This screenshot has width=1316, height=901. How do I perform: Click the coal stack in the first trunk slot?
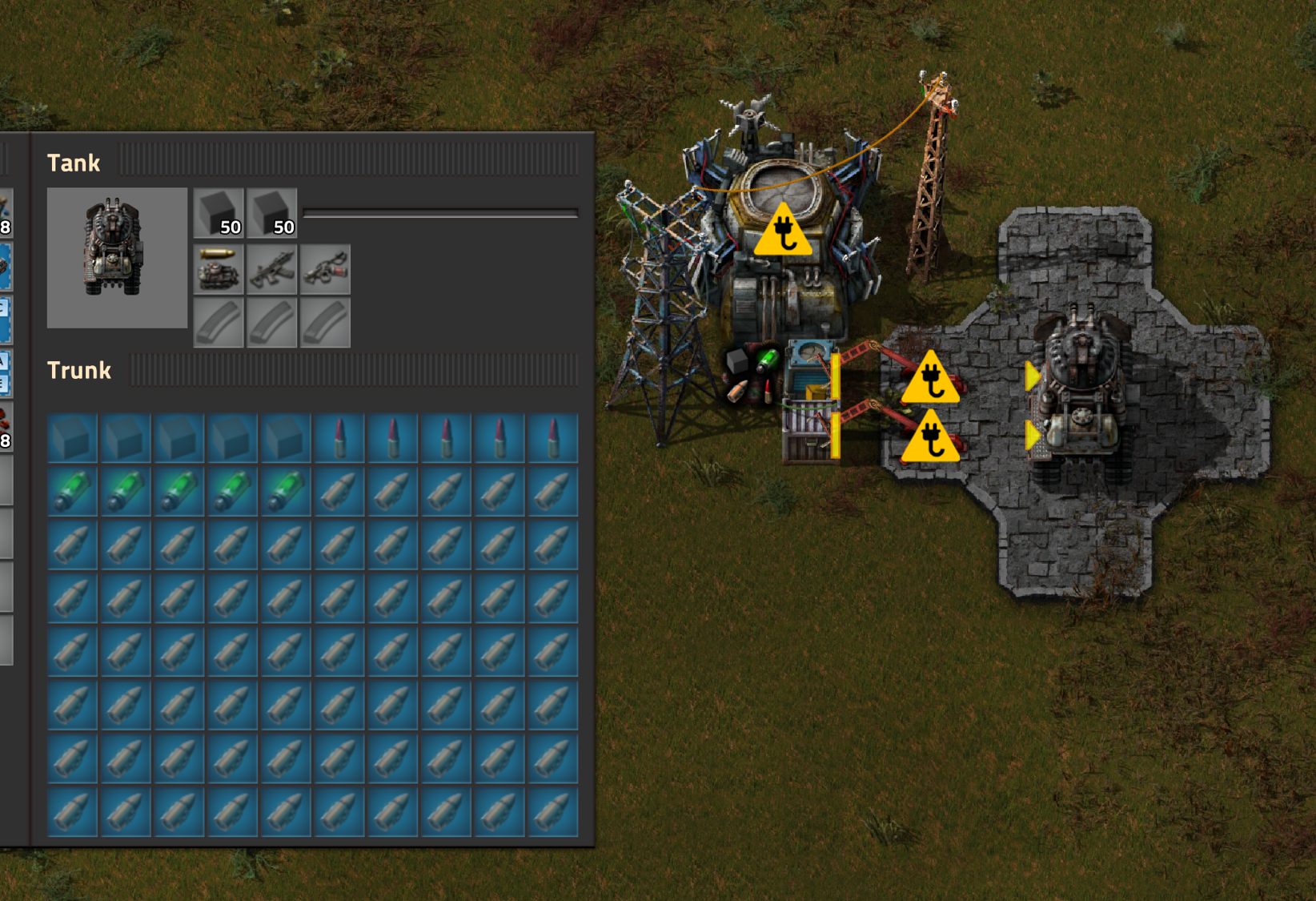[71, 436]
